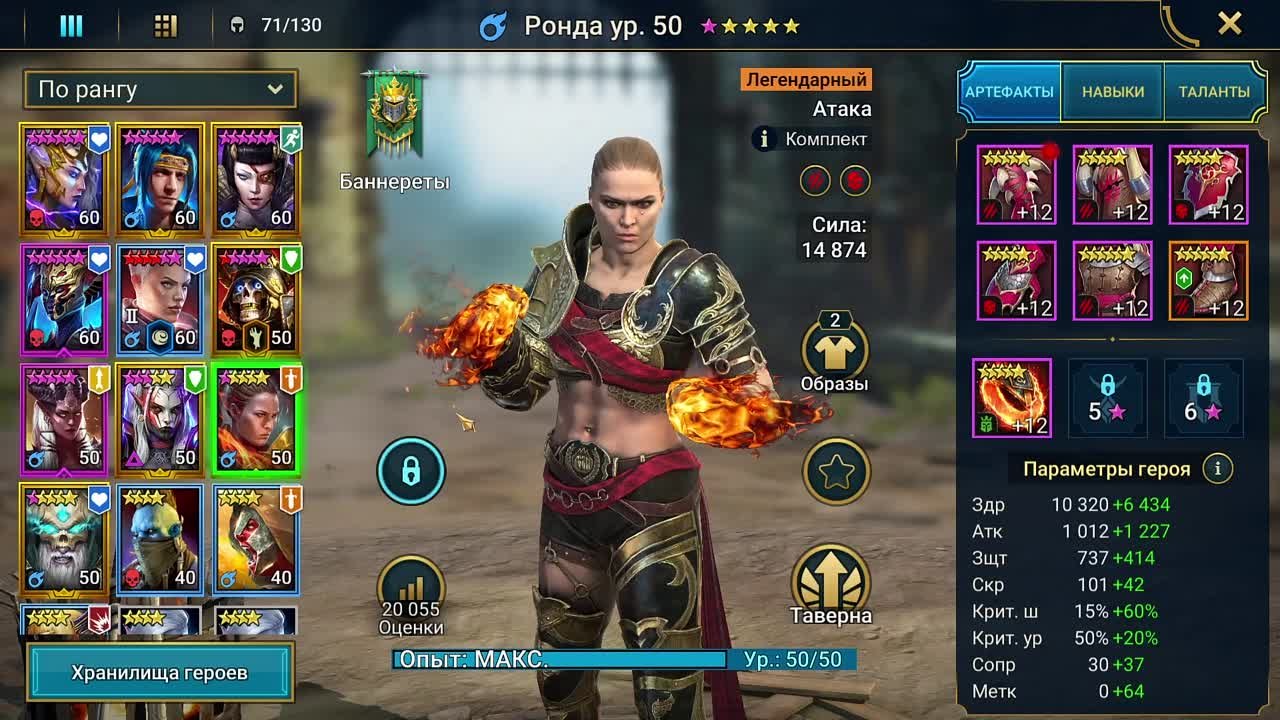This screenshot has height=720, width=1280.
Task: Click the star emblem icon below Образы
Action: (837, 471)
